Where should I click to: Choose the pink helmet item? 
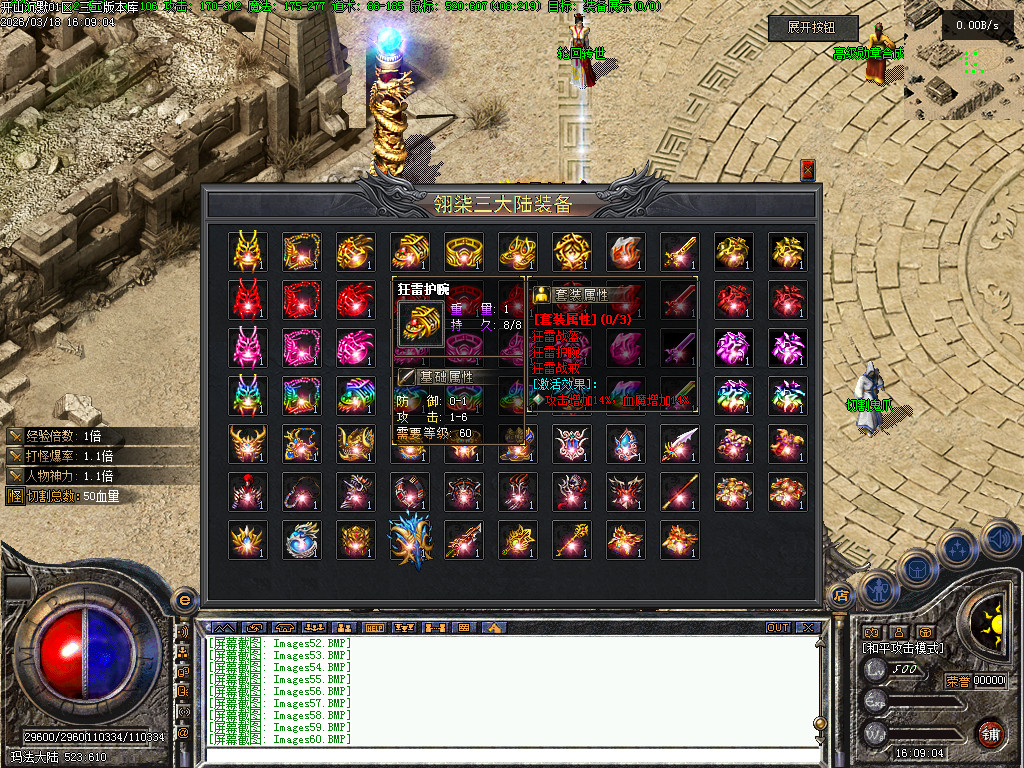coord(247,348)
